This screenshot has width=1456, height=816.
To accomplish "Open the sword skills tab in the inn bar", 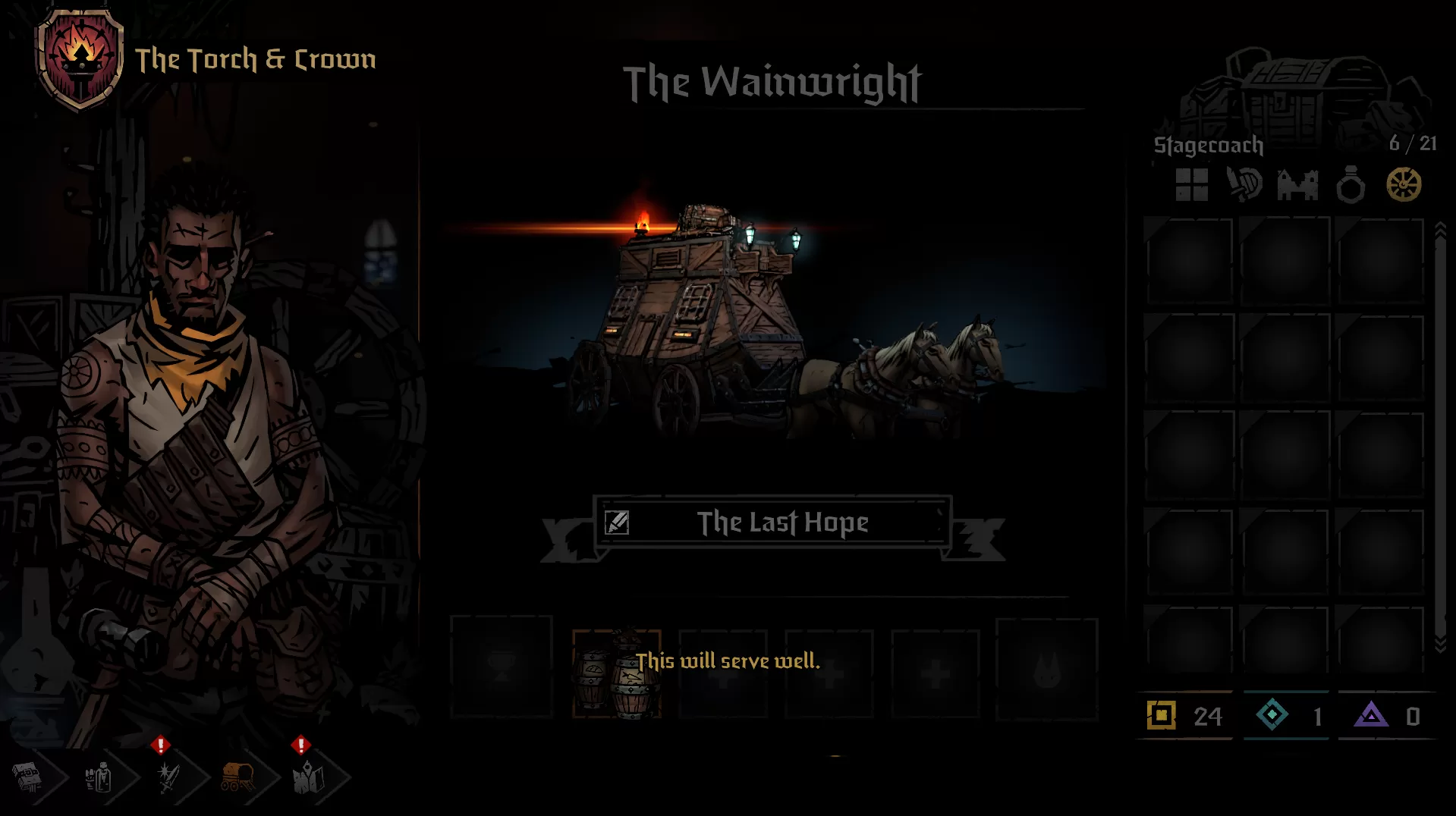I will [168, 777].
